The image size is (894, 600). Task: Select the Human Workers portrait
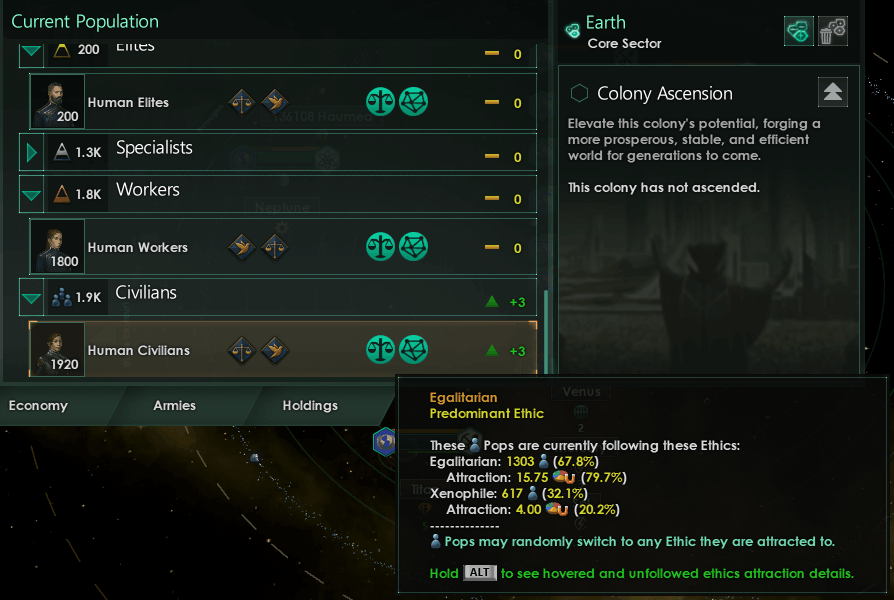pyautogui.click(x=56, y=247)
